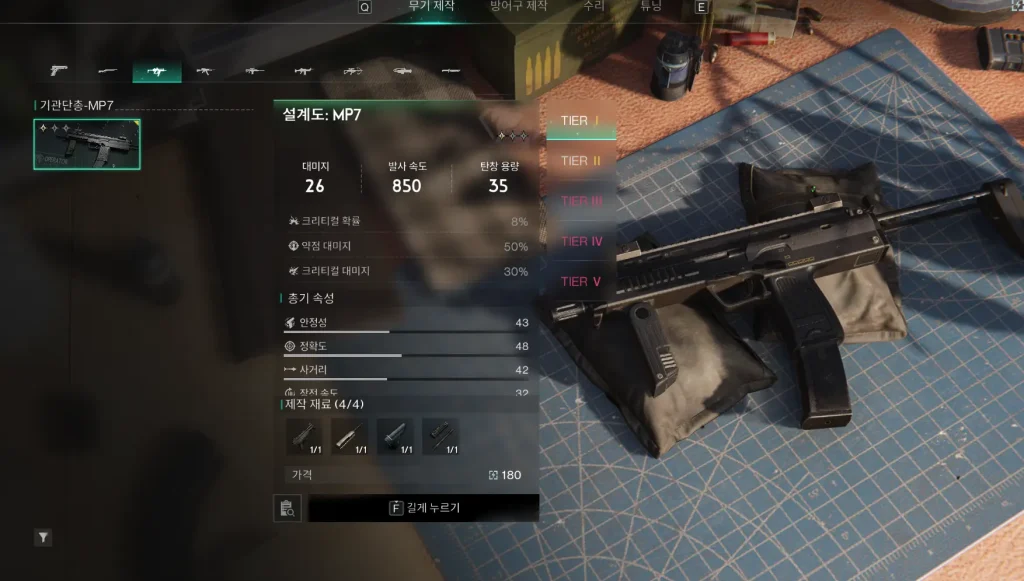
Task: Switch to the 무기 제작 tab
Action: [x=431, y=6]
